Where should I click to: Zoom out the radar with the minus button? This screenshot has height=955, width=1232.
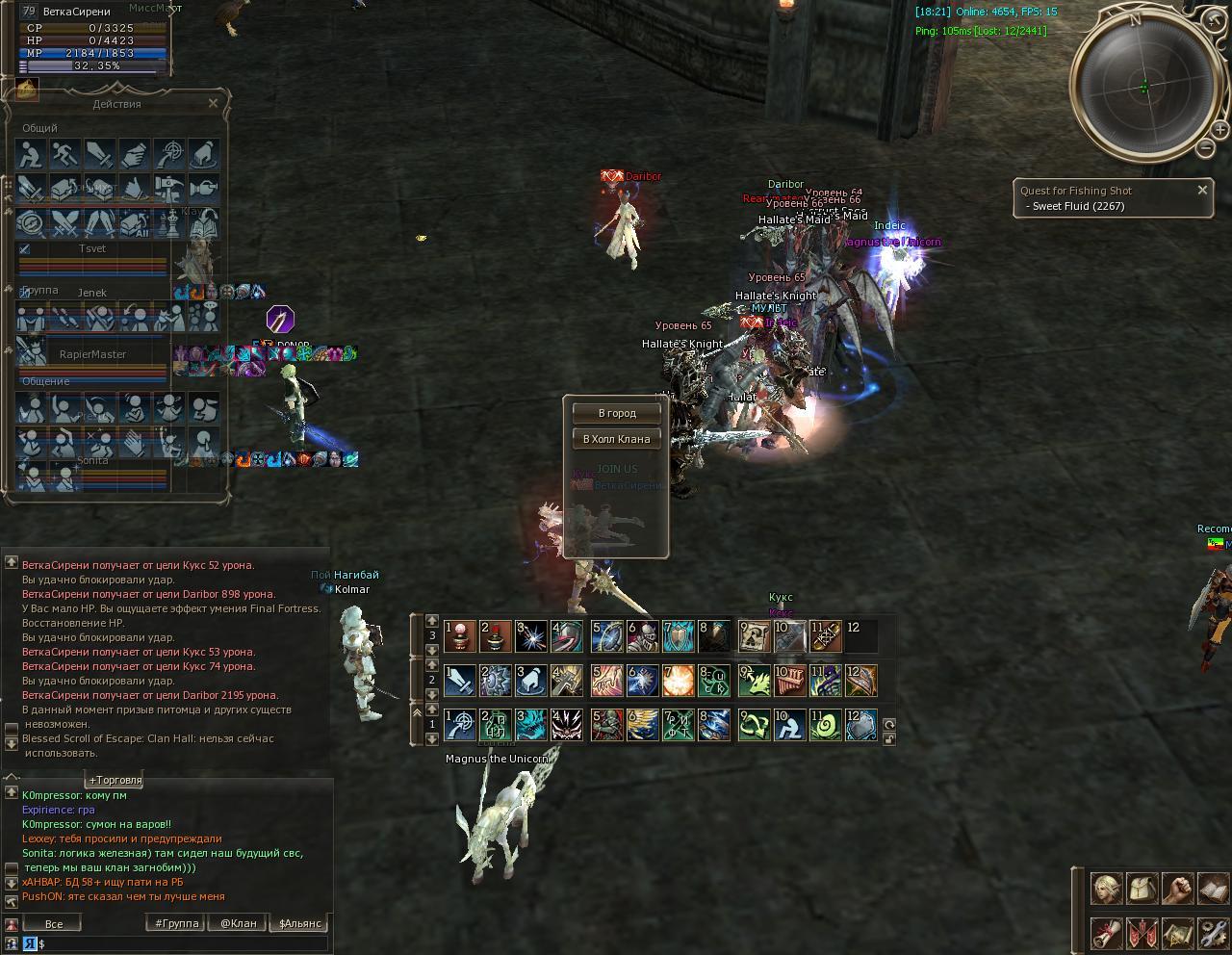1205,148
